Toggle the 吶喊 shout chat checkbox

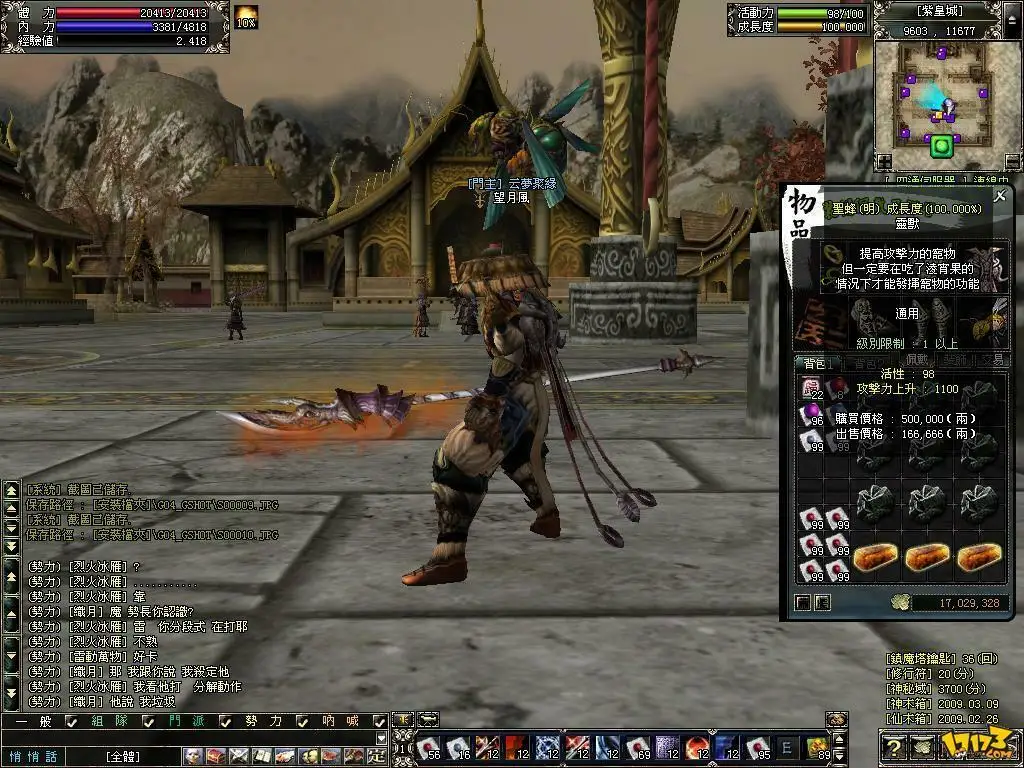click(x=379, y=721)
